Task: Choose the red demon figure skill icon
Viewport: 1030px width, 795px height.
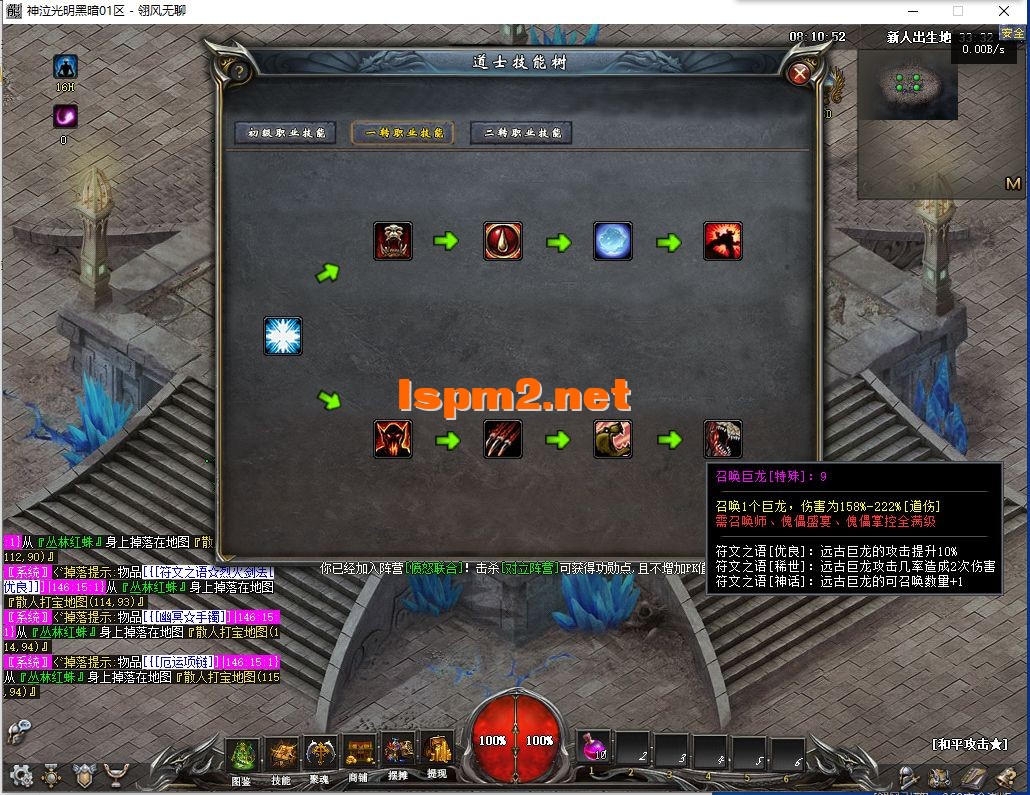Action: (723, 241)
